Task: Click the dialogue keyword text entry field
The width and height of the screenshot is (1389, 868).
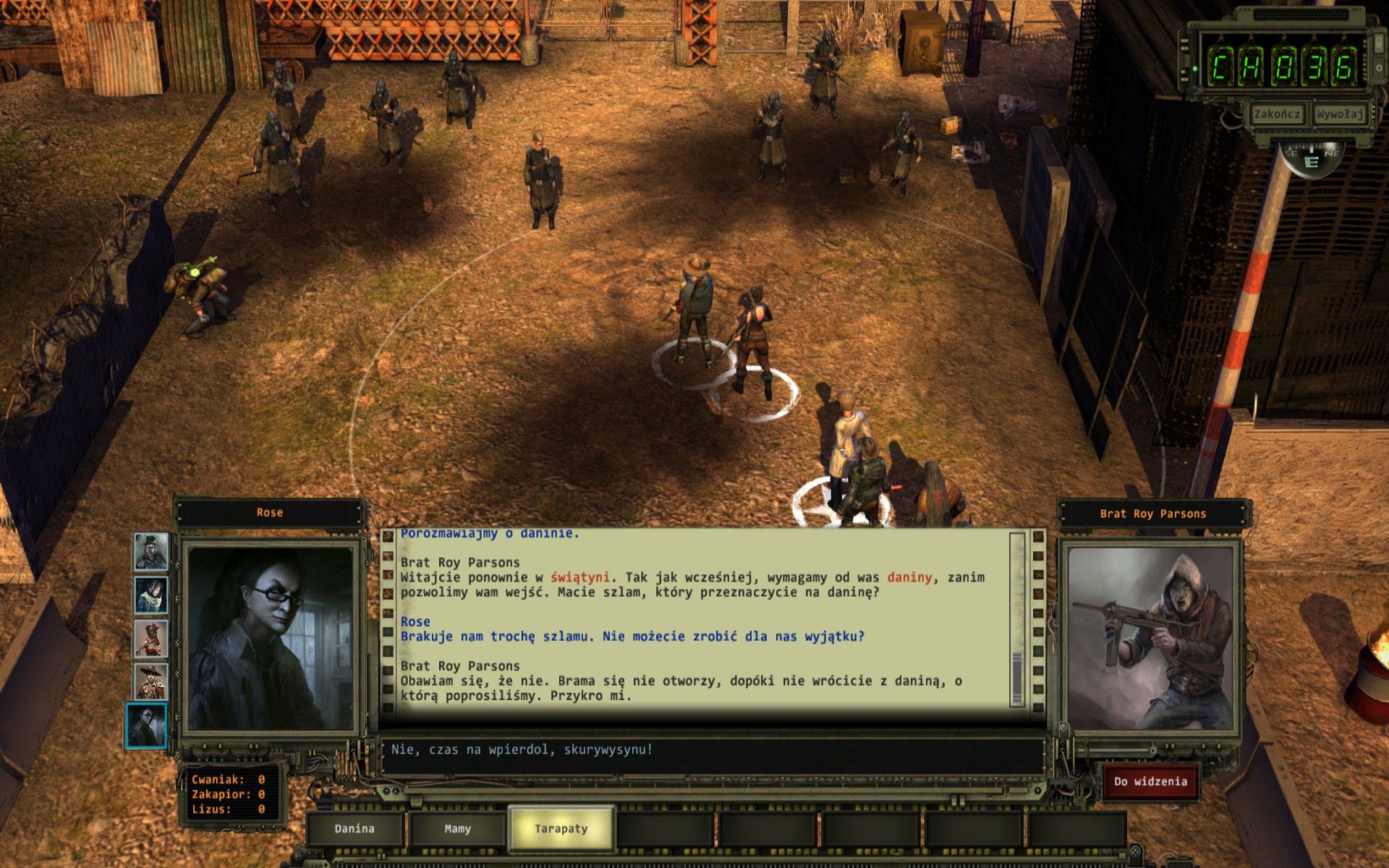Action: tap(713, 750)
